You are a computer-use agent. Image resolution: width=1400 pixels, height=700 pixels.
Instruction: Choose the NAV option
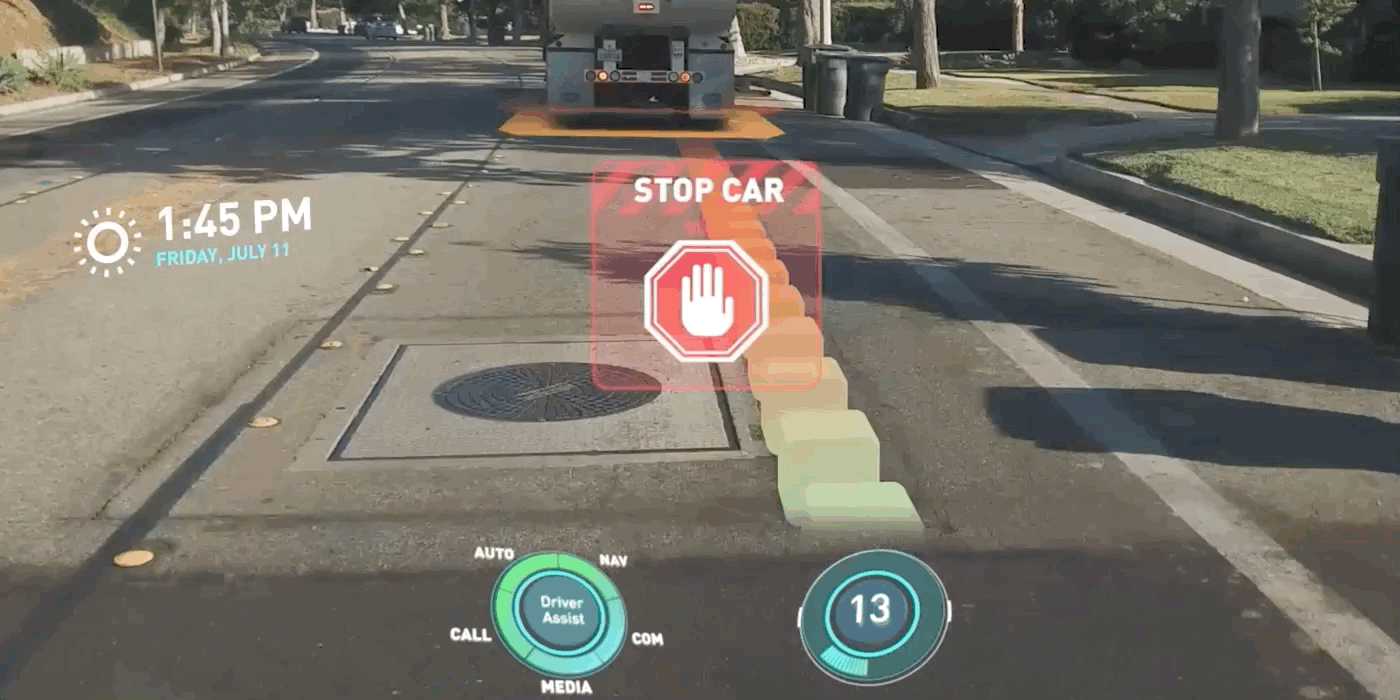click(612, 561)
